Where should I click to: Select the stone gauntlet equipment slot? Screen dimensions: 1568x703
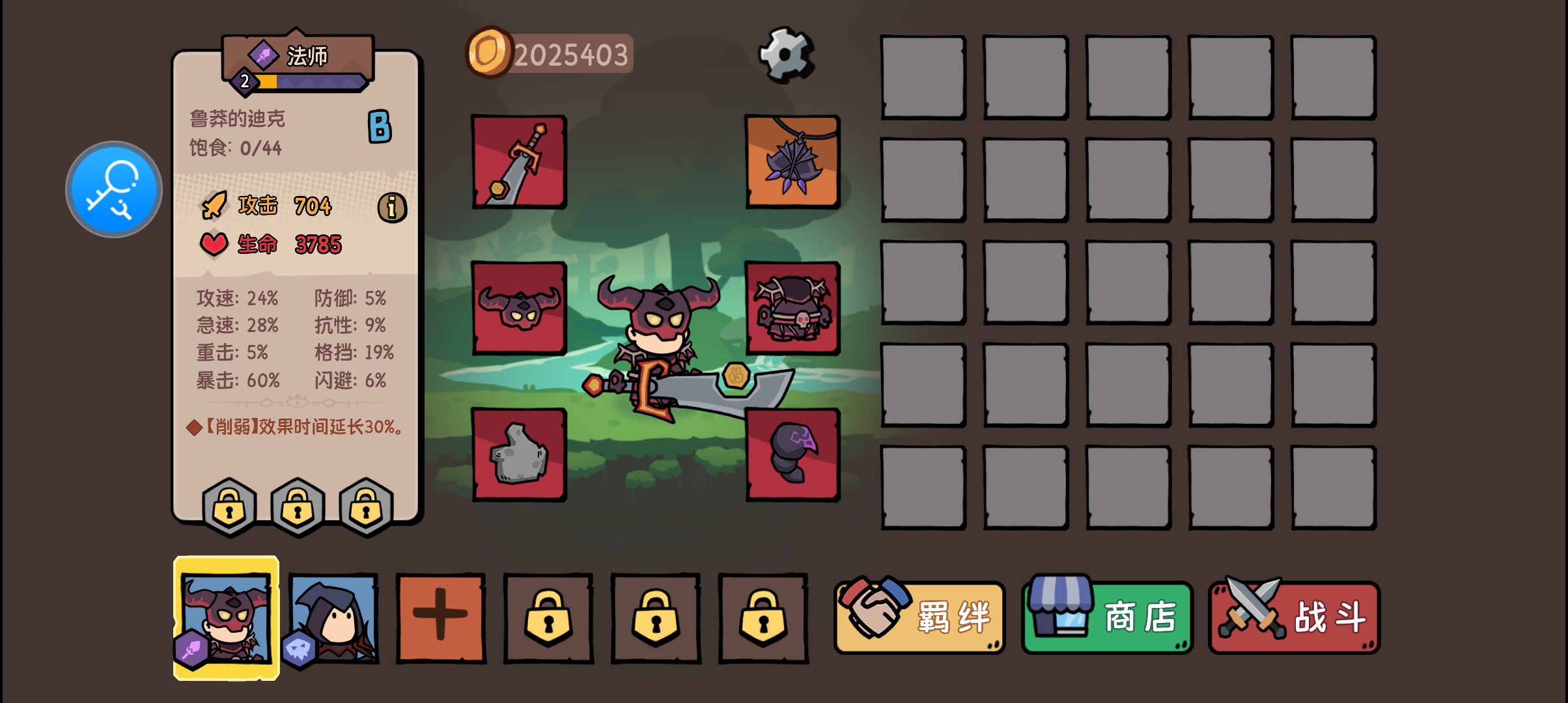[519, 454]
